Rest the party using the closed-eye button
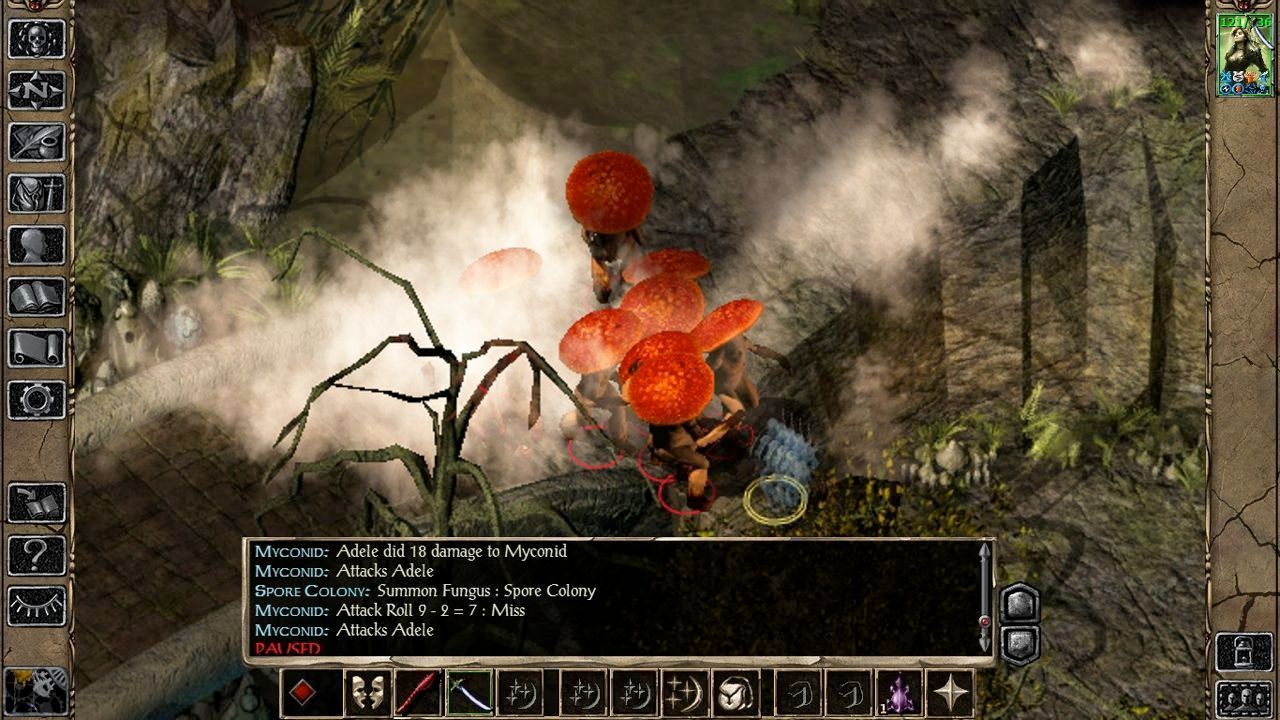The width and height of the screenshot is (1280, 720). [x=37, y=605]
